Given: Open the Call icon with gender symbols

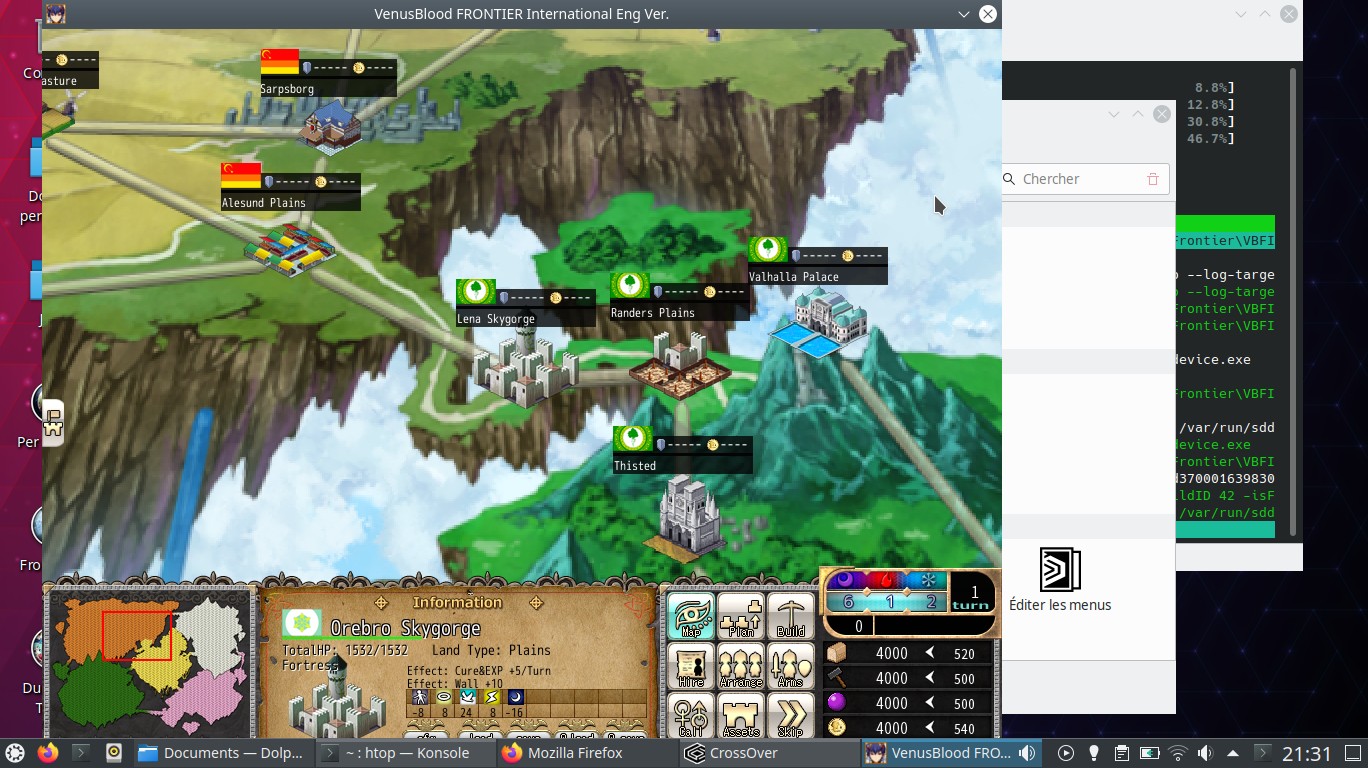Looking at the screenshot, I should (x=690, y=715).
